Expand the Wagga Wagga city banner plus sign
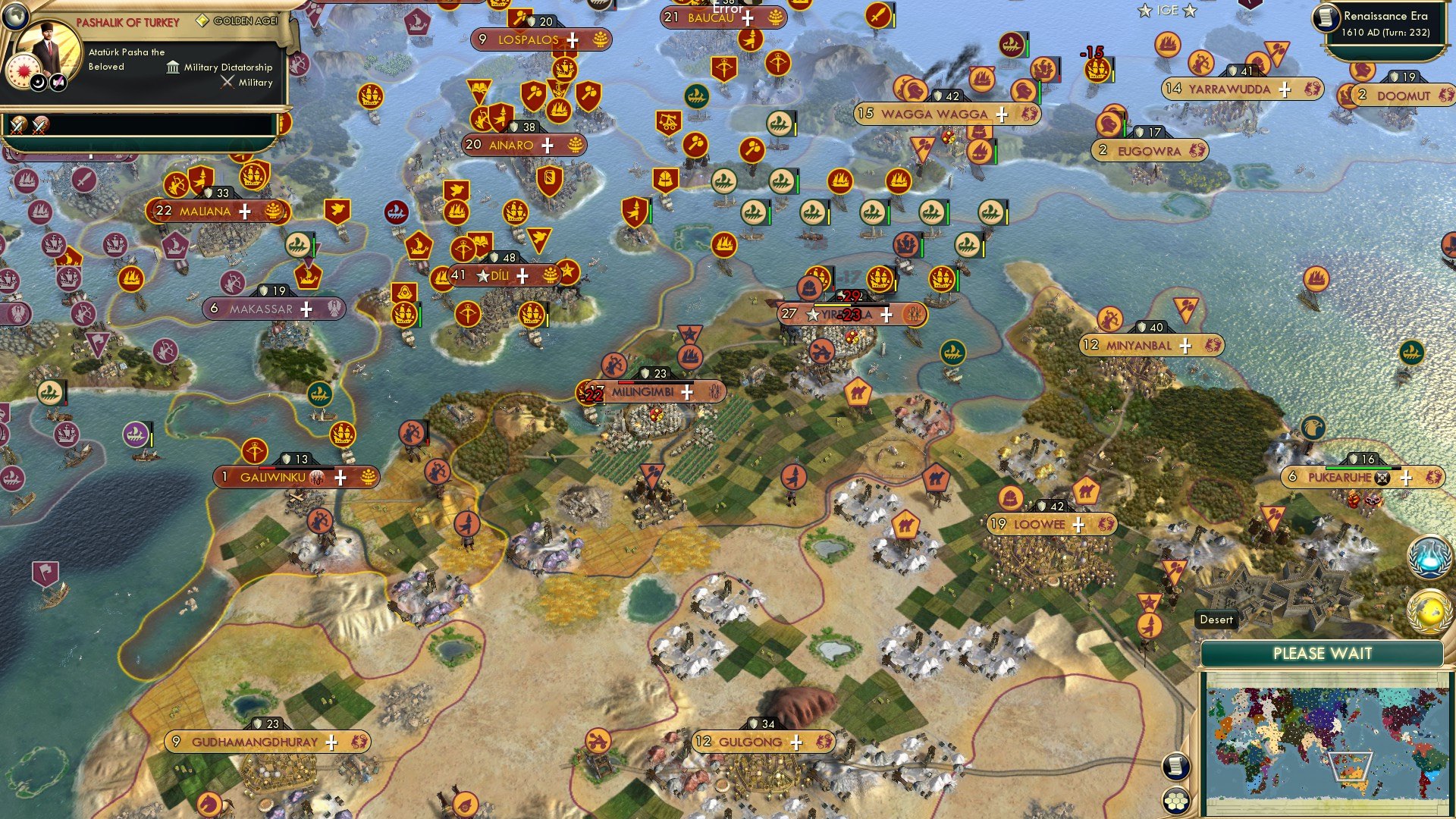Image resolution: width=1456 pixels, height=819 pixels. [1002, 114]
